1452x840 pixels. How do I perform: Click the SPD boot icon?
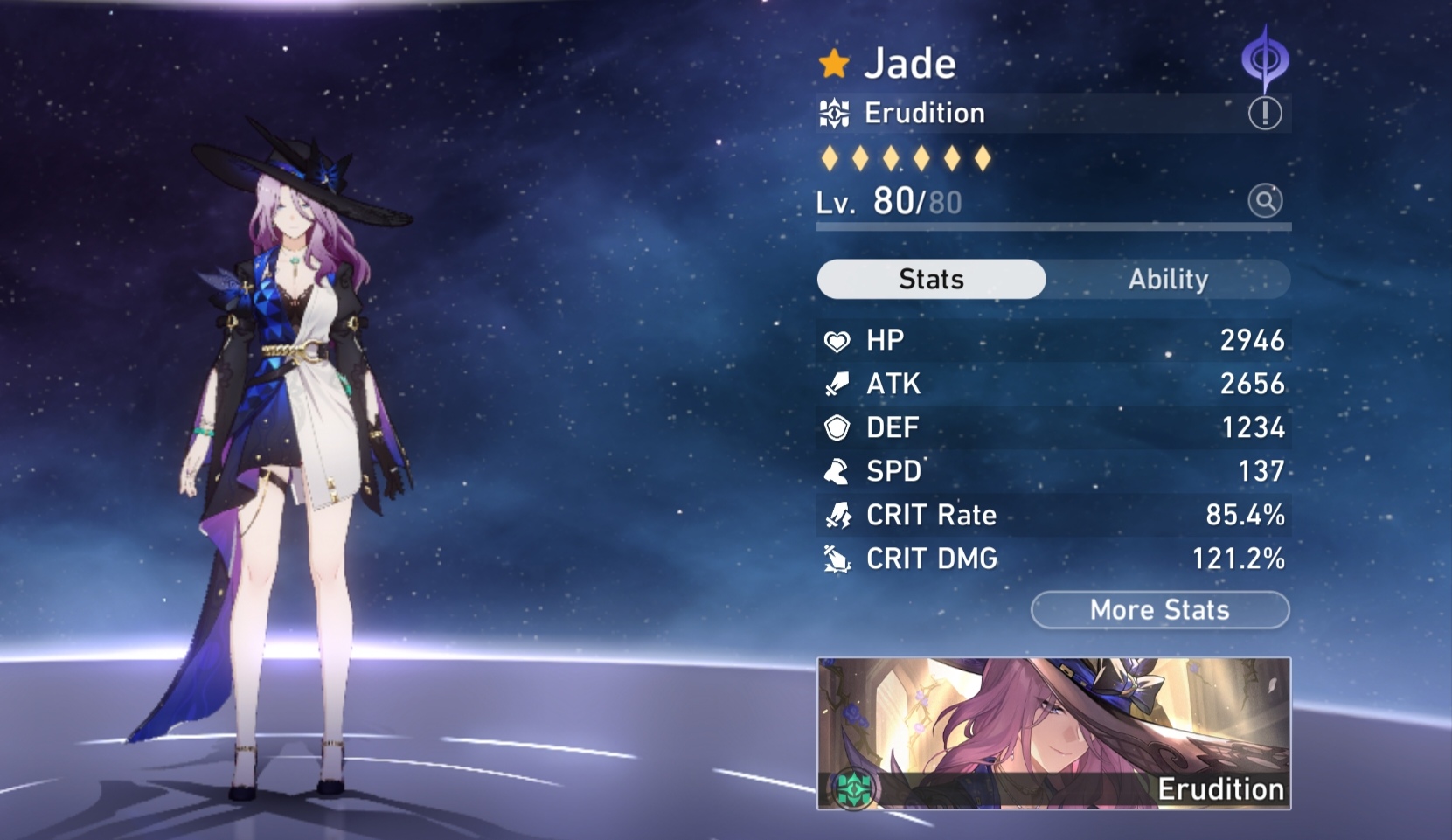pyautogui.click(x=837, y=471)
